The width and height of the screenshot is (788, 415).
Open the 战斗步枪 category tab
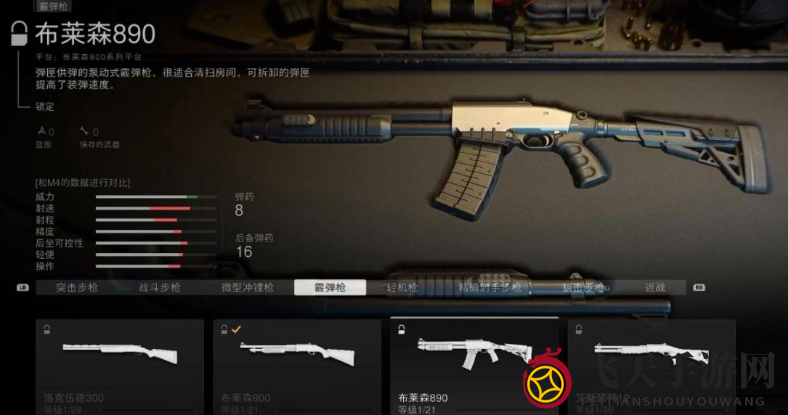coord(160,287)
